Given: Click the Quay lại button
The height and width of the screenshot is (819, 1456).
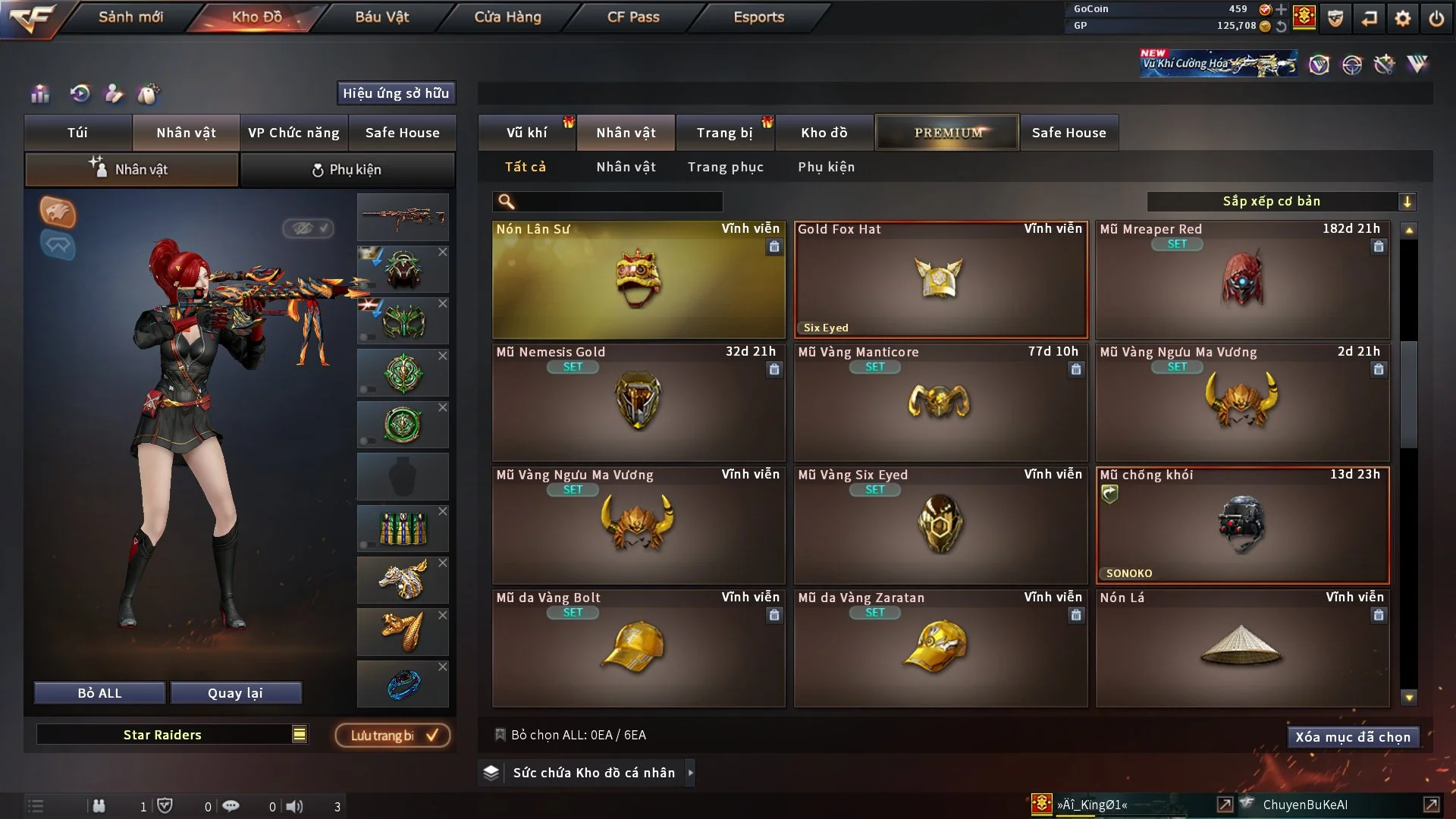Looking at the screenshot, I should tap(235, 693).
